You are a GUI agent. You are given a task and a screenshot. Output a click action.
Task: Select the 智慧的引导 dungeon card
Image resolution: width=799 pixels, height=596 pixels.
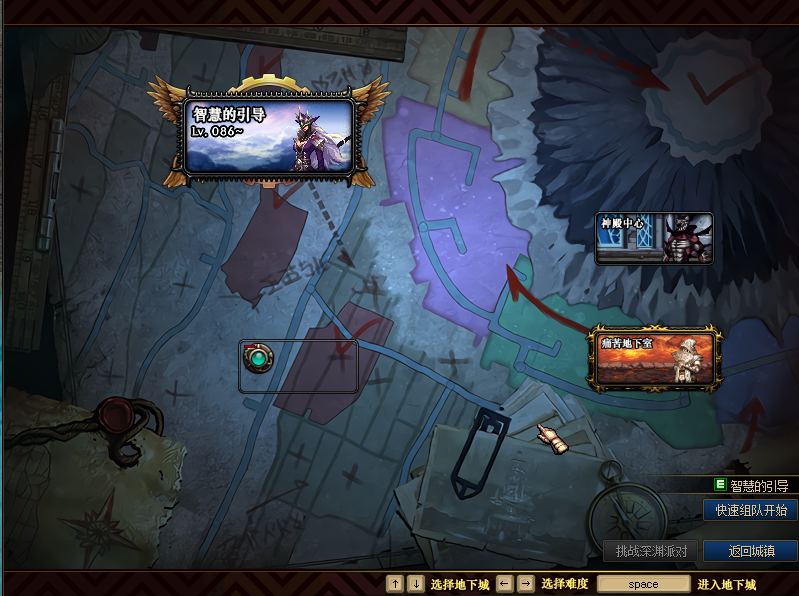click(268, 135)
